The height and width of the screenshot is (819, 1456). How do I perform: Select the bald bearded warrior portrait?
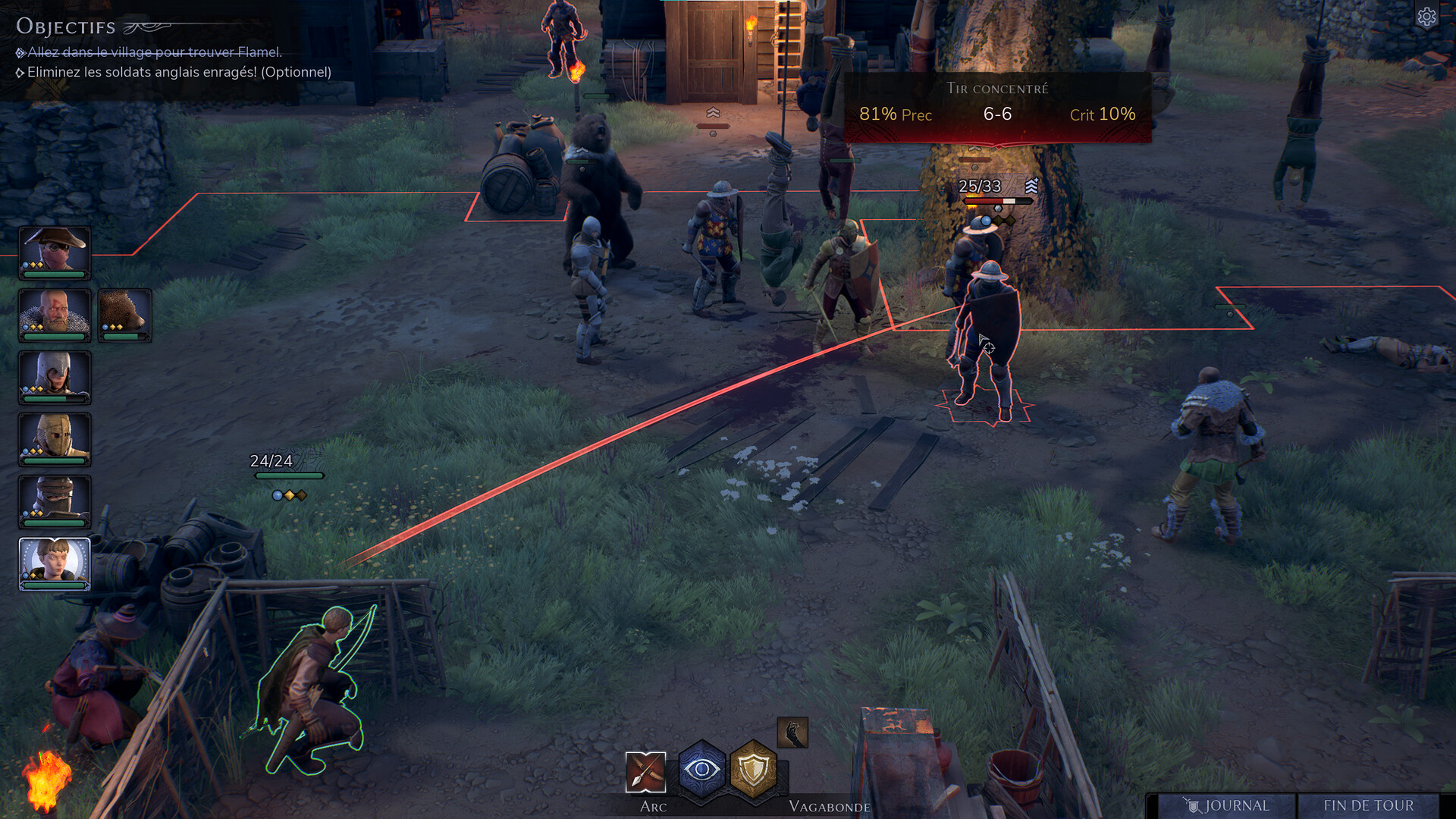point(55,315)
